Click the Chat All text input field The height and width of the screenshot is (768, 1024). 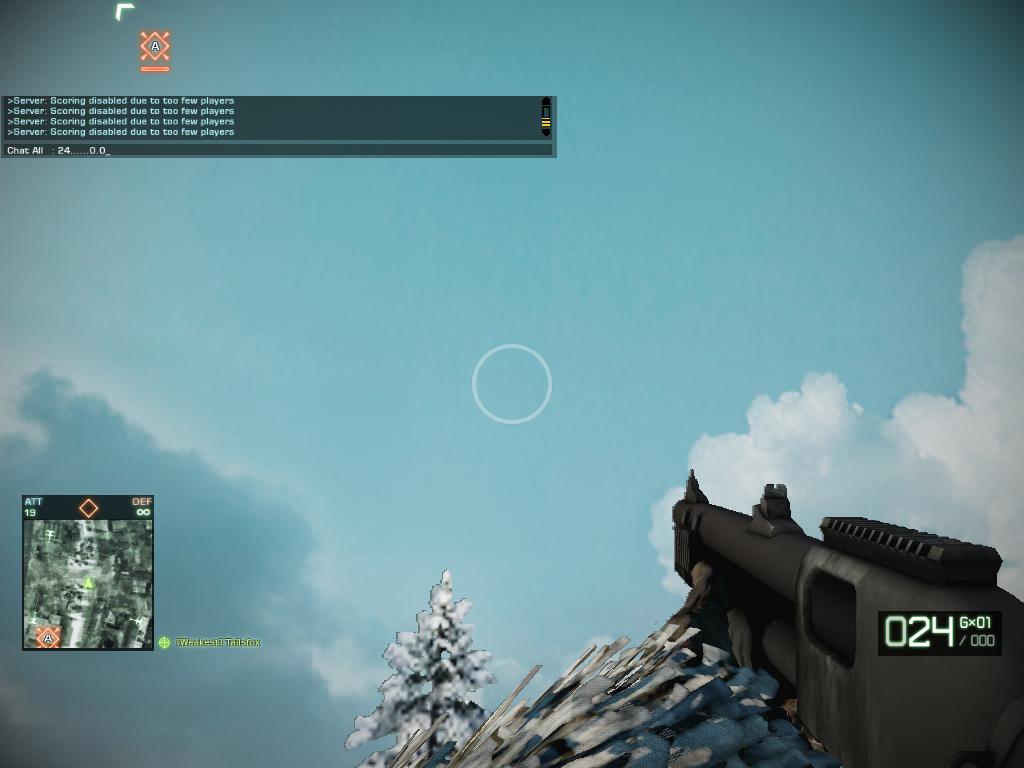tap(300, 150)
